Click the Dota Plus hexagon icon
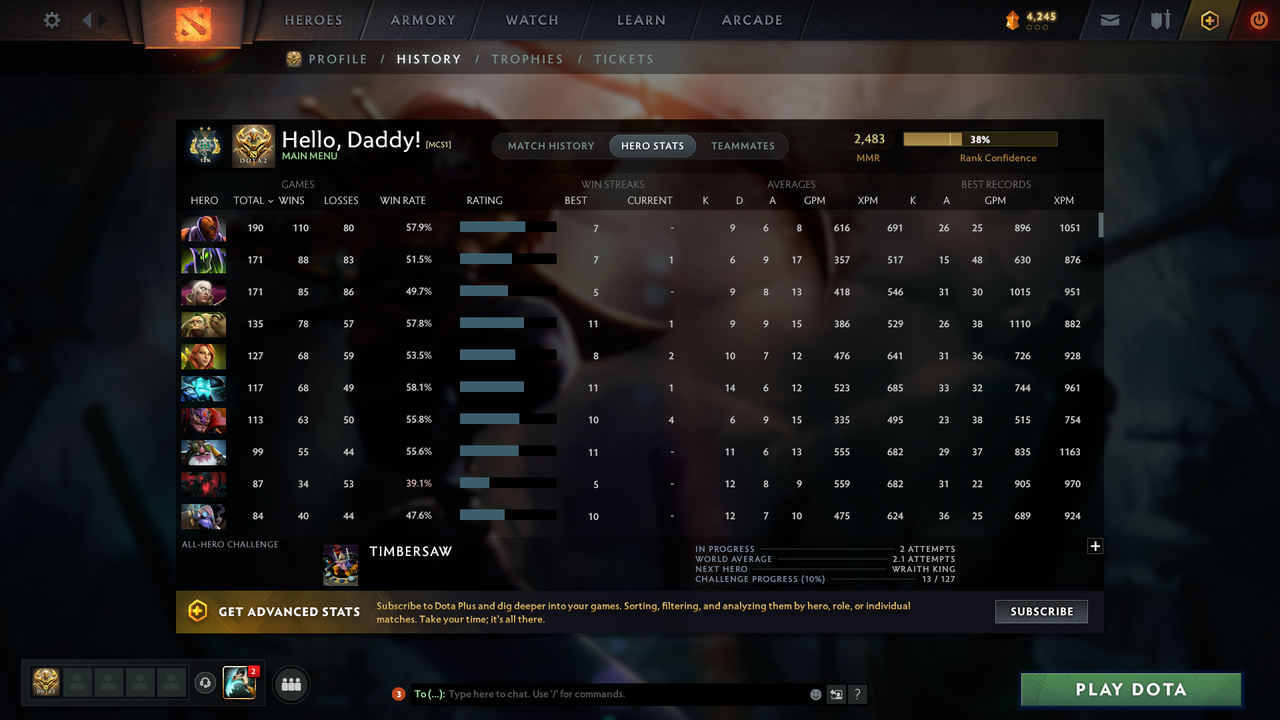Screen dimensions: 1280x720 [x=1209, y=19]
